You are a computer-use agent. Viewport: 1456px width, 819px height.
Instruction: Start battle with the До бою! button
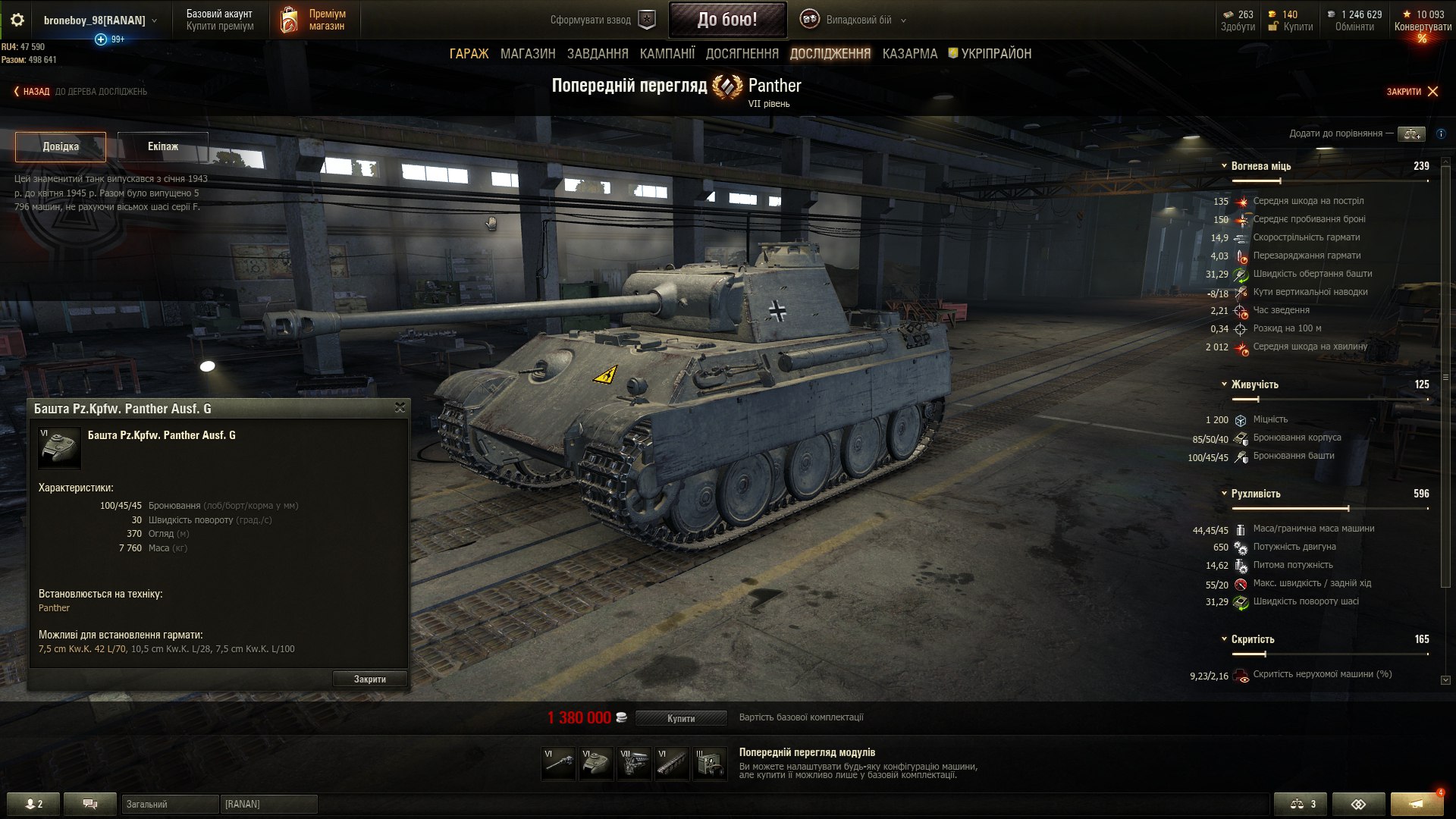click(x=726, y=20)
